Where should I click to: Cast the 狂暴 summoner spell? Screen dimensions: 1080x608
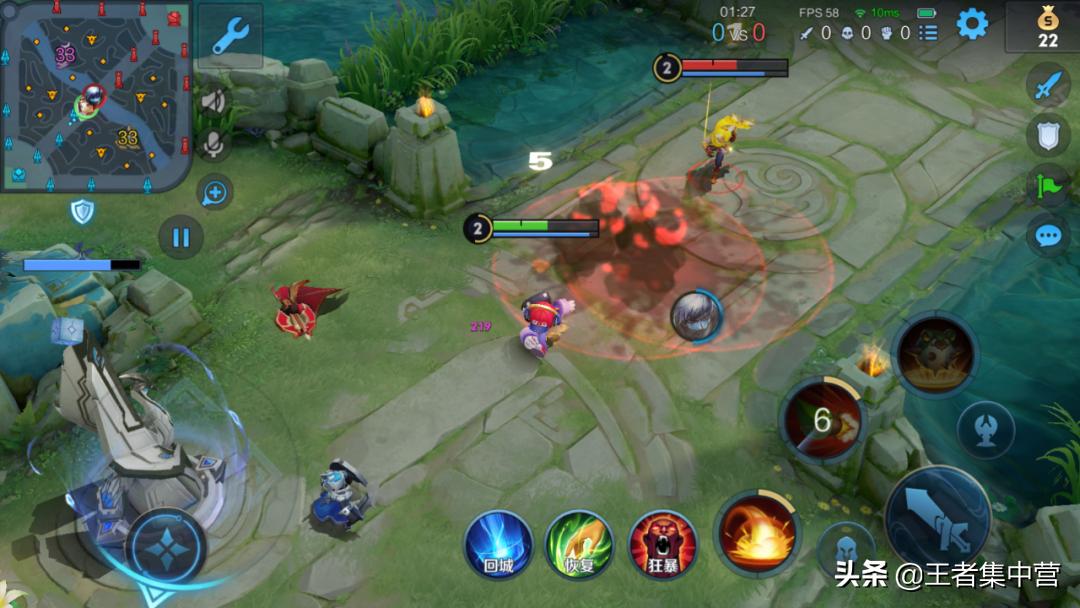pyautogui.click(x=661, y=545)
